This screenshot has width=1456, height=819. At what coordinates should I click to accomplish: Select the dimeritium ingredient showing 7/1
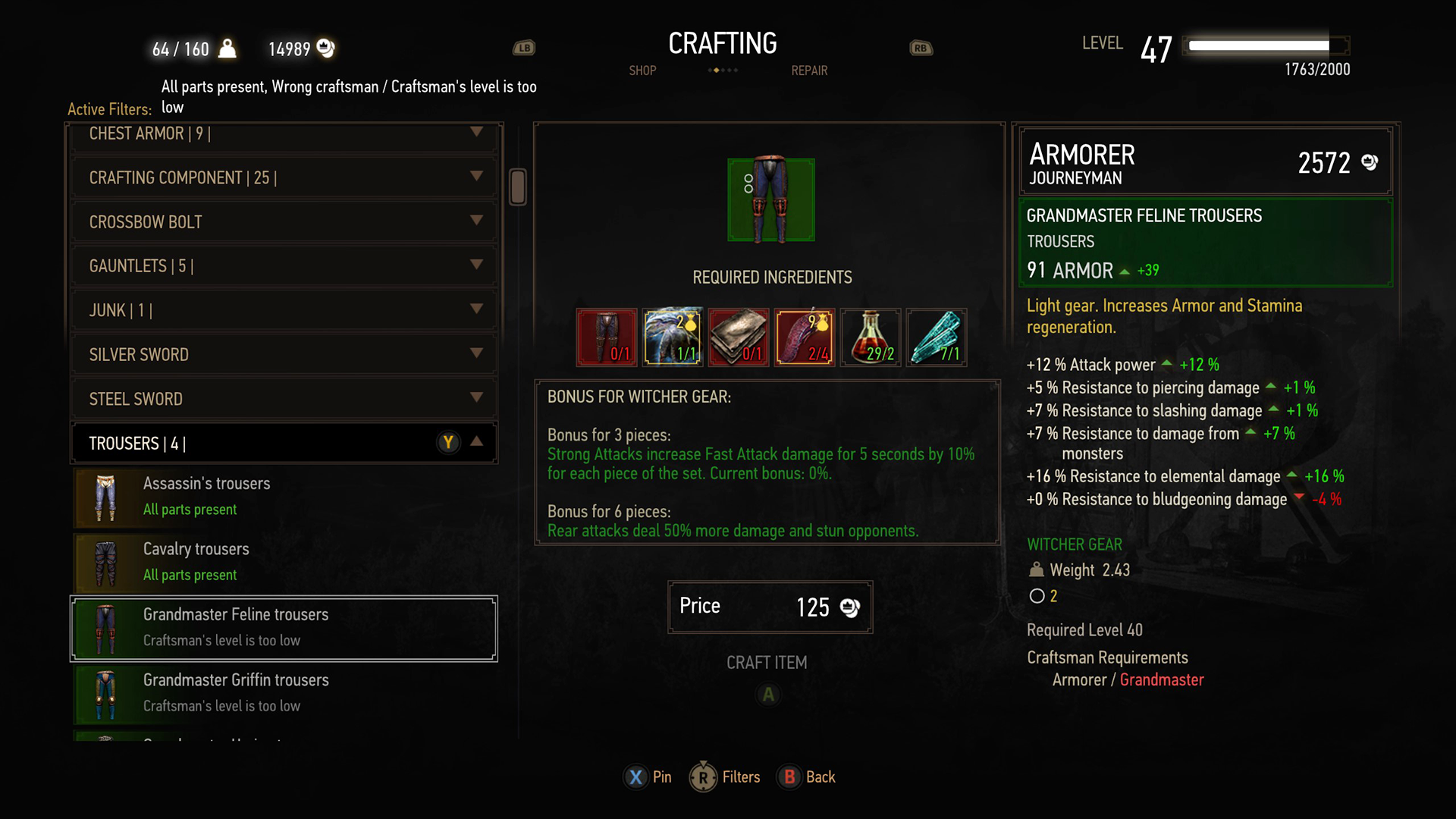pos(936,337)
